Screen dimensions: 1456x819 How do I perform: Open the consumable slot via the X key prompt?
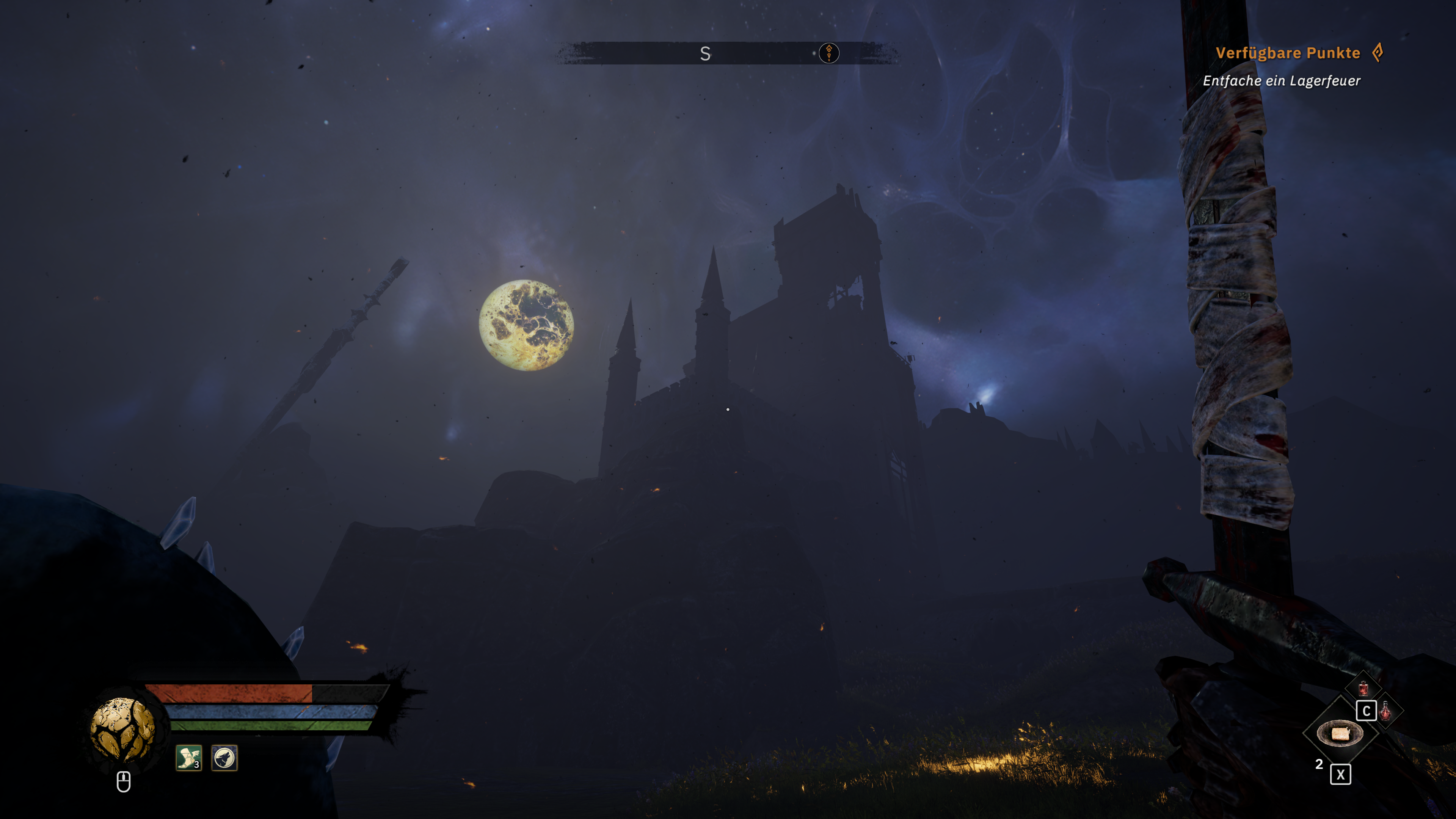pyautogui.click(x=1341, y=775)
